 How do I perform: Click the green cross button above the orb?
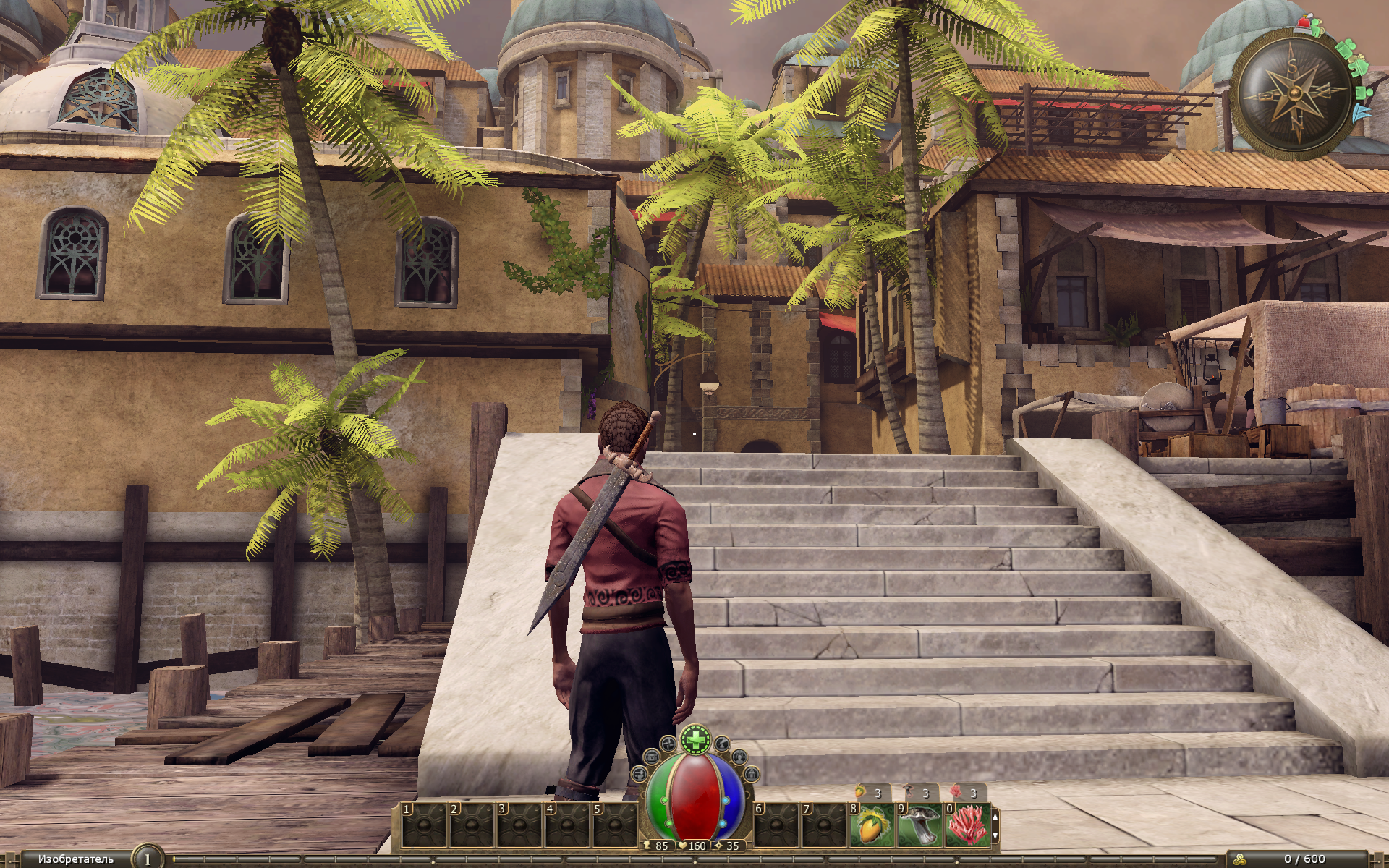[695, 740]
